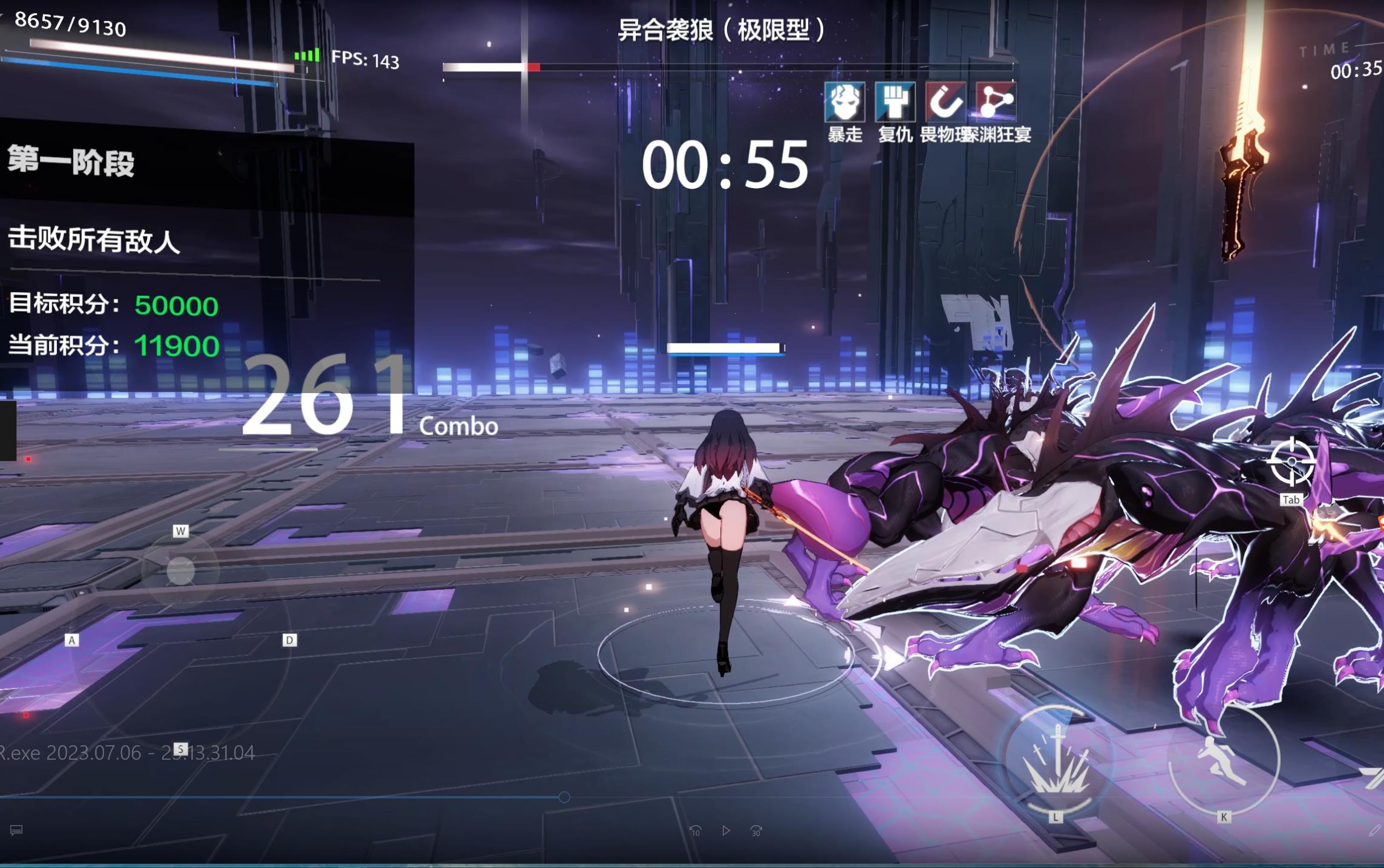The height and width of the screenshot is (868, 1384).
Task: Click the 复仇 fist buff icon
Action: click(894, 103)
